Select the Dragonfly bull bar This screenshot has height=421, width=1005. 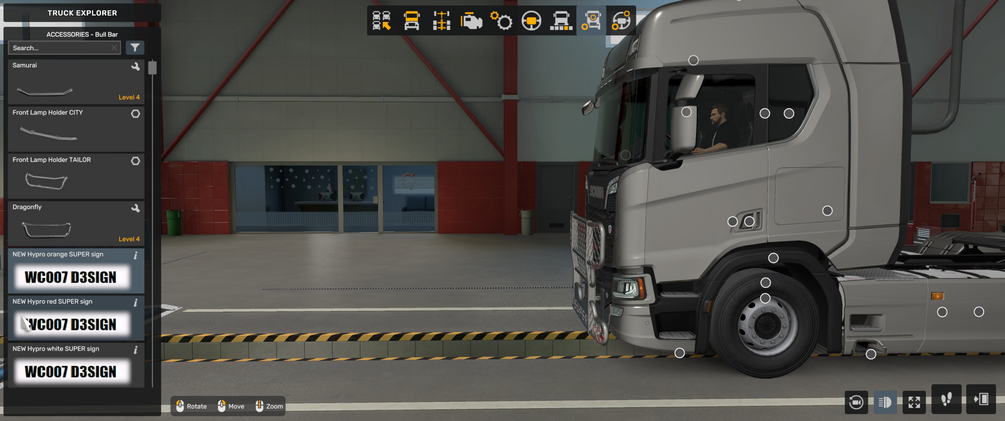75,222
